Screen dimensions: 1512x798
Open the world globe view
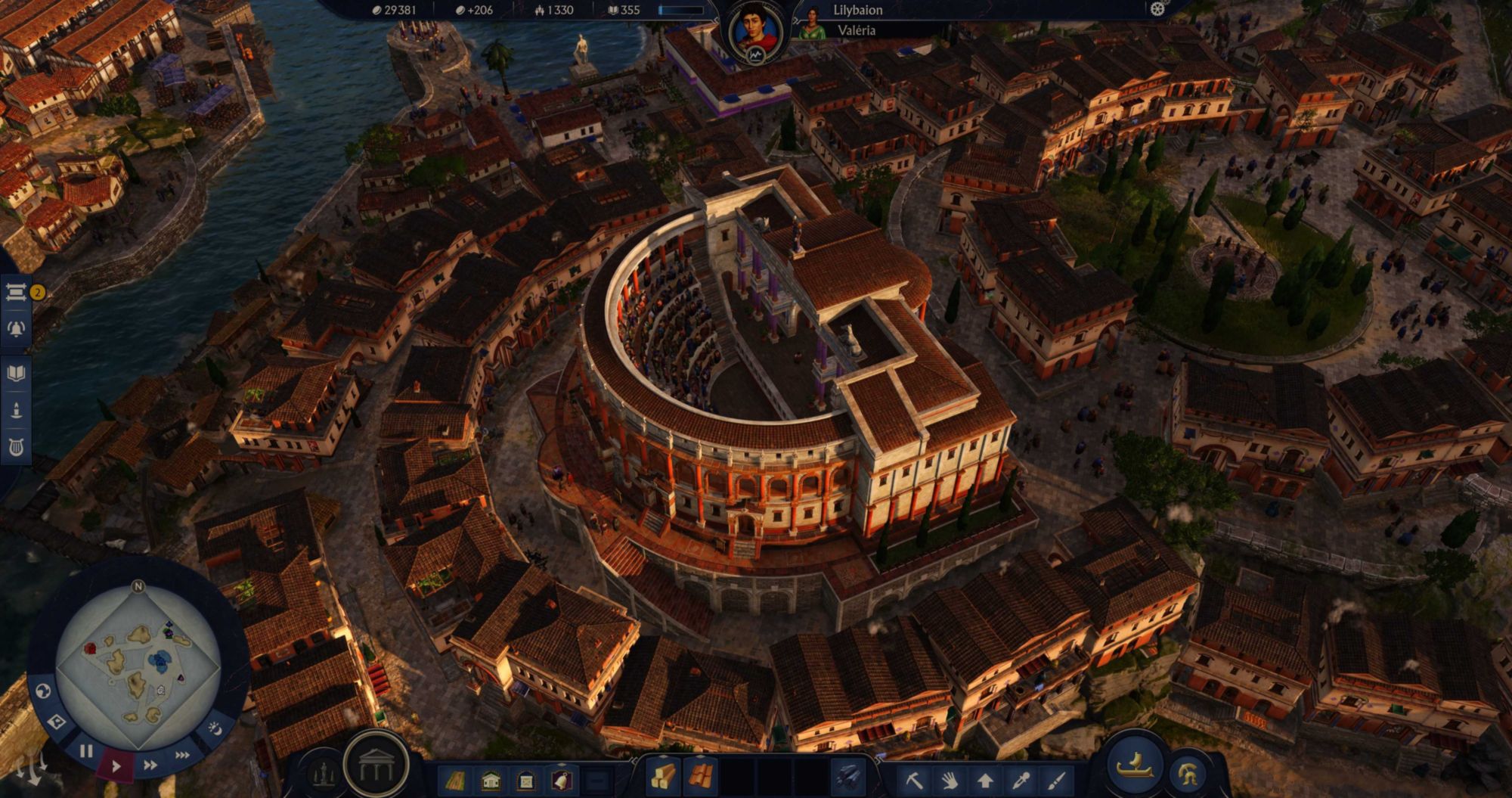[43, 691]
